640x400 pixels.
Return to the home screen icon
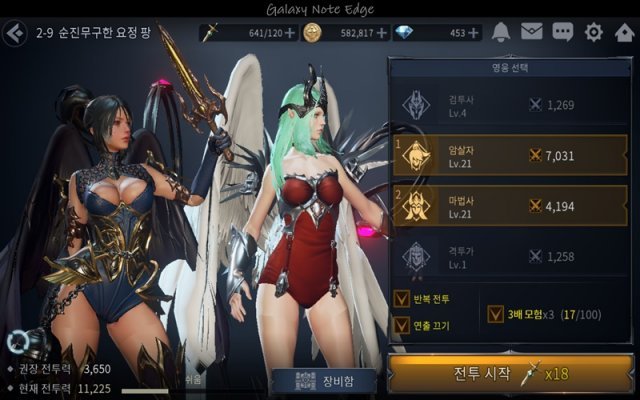624,32
